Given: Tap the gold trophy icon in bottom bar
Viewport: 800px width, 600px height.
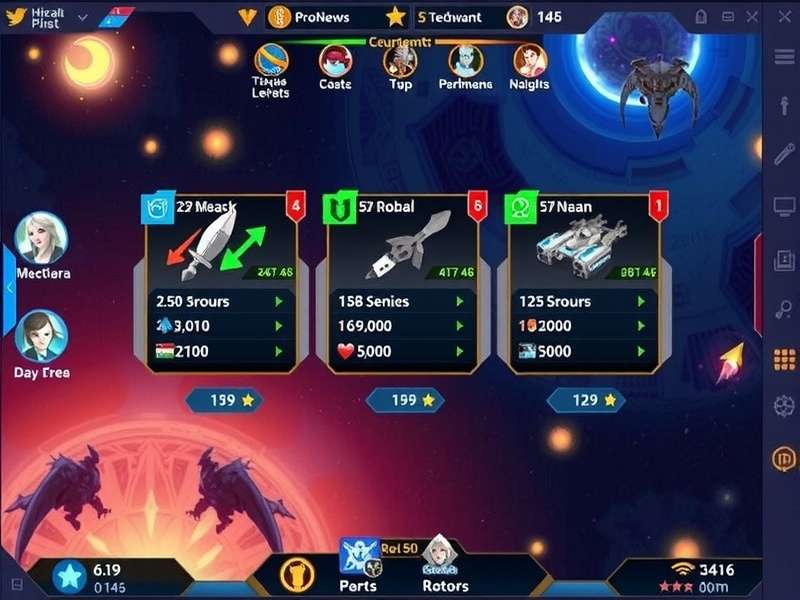Looking at the screenshot, I should click(x=296, y=574).
